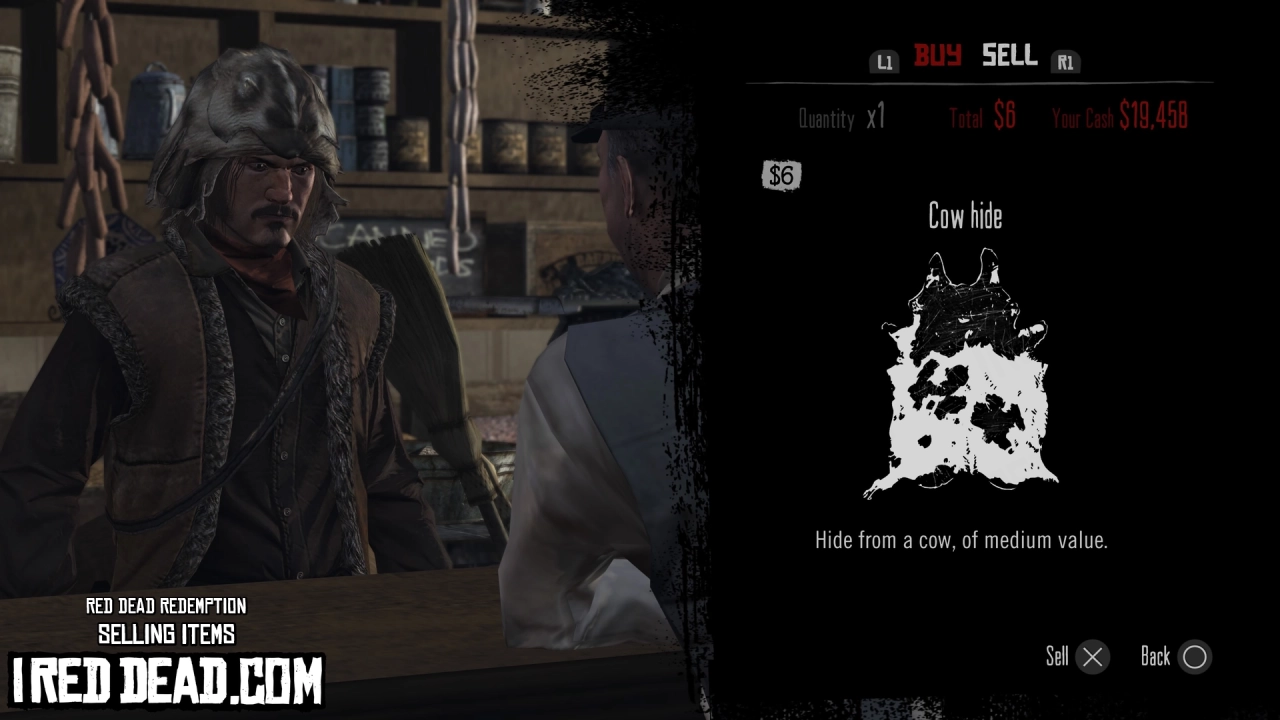This screenshot has width=1280, height=720.
Task: Click the iReddead.com watermark link
Action: coord(166,677)
